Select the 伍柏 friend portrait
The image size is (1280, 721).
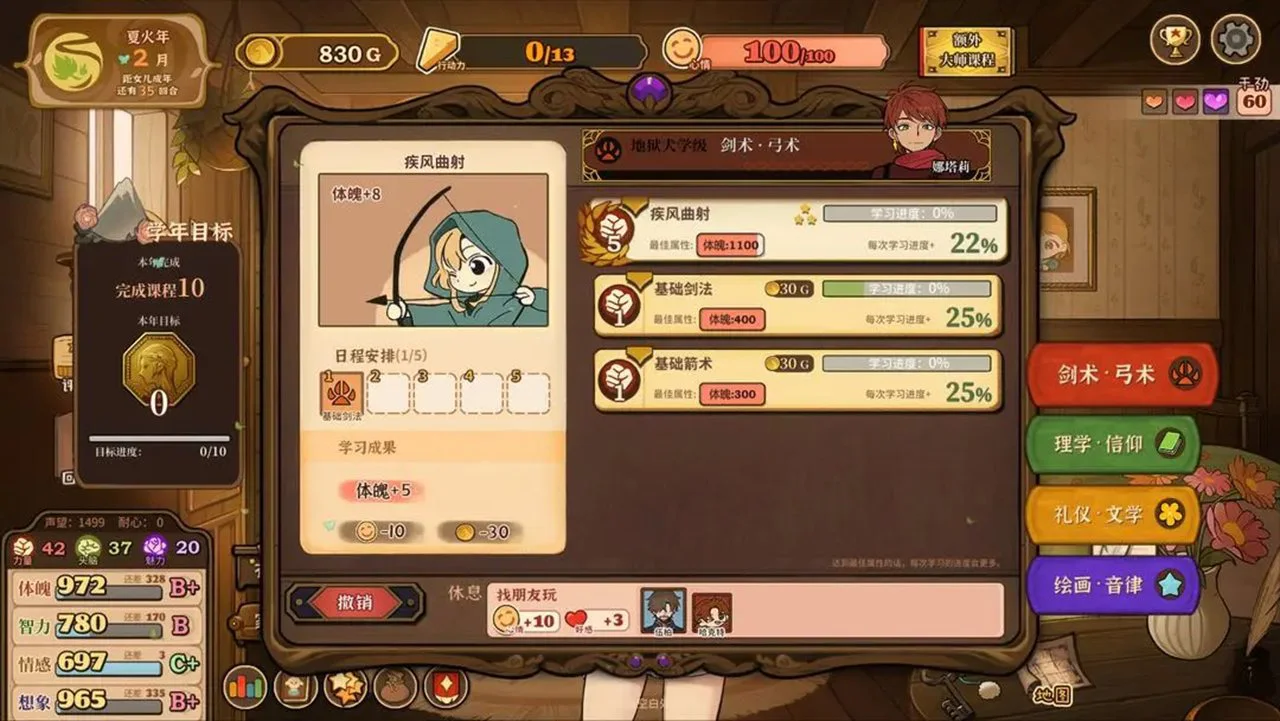[x=663, y=612]
